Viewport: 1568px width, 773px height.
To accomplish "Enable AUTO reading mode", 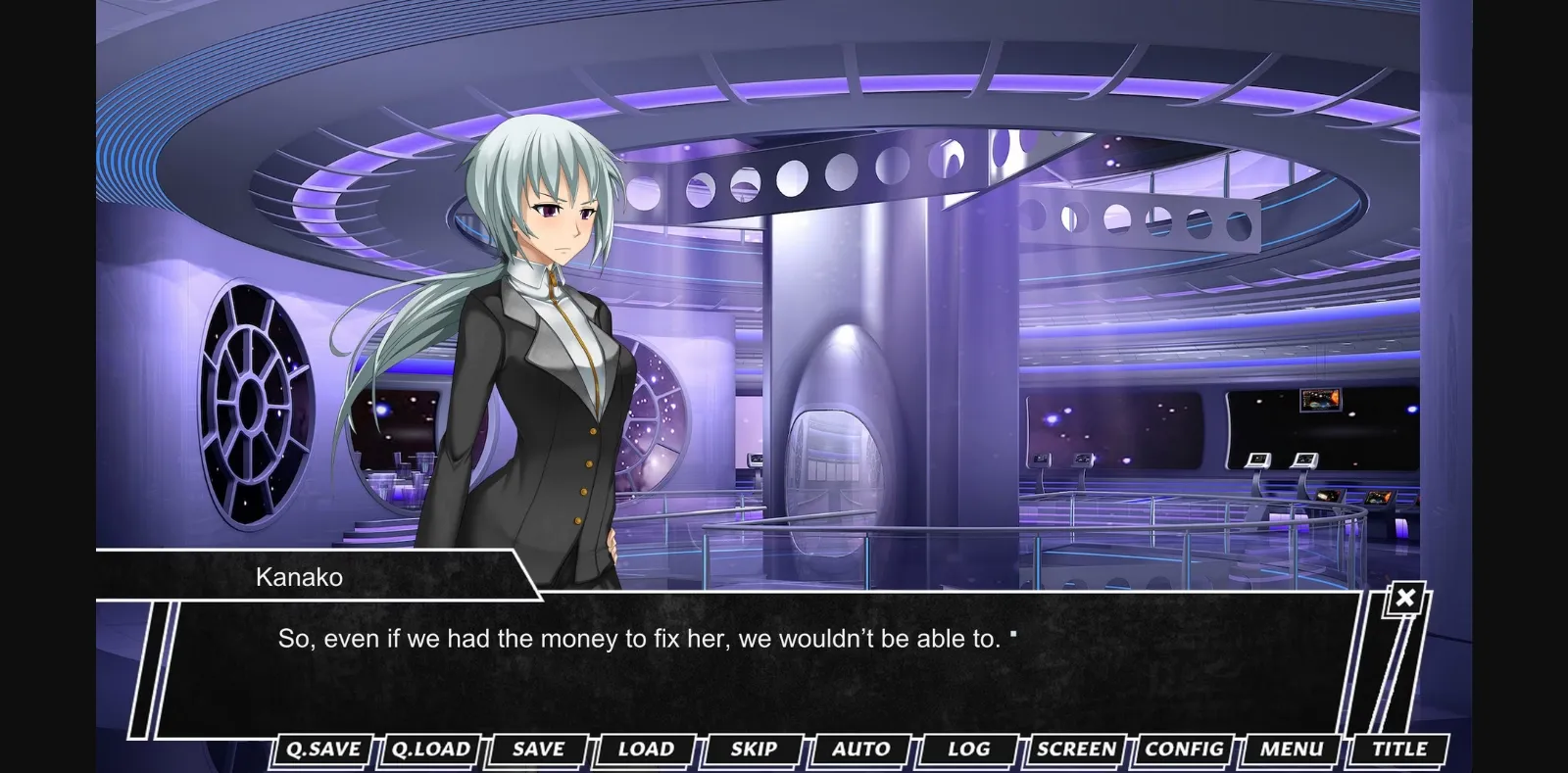I will [x=861, y=749].
